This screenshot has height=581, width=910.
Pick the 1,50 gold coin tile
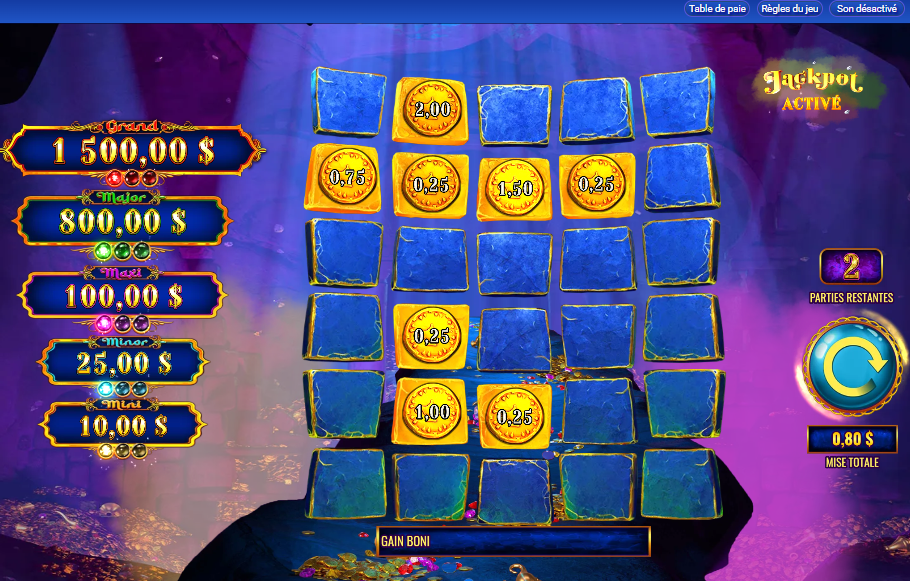coord(514,188)
